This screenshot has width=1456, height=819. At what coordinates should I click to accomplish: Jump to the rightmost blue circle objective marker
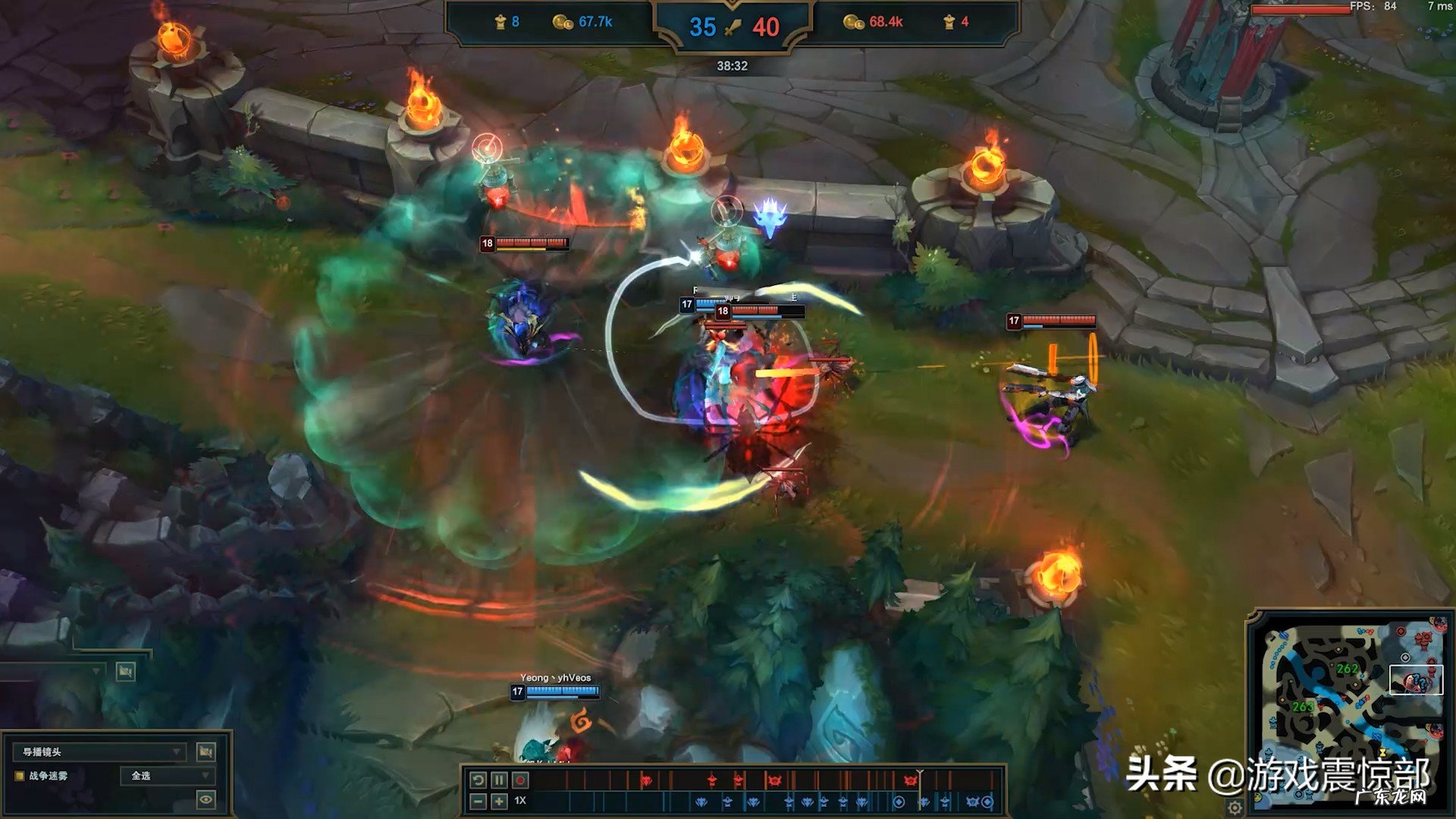coord(987,802)
